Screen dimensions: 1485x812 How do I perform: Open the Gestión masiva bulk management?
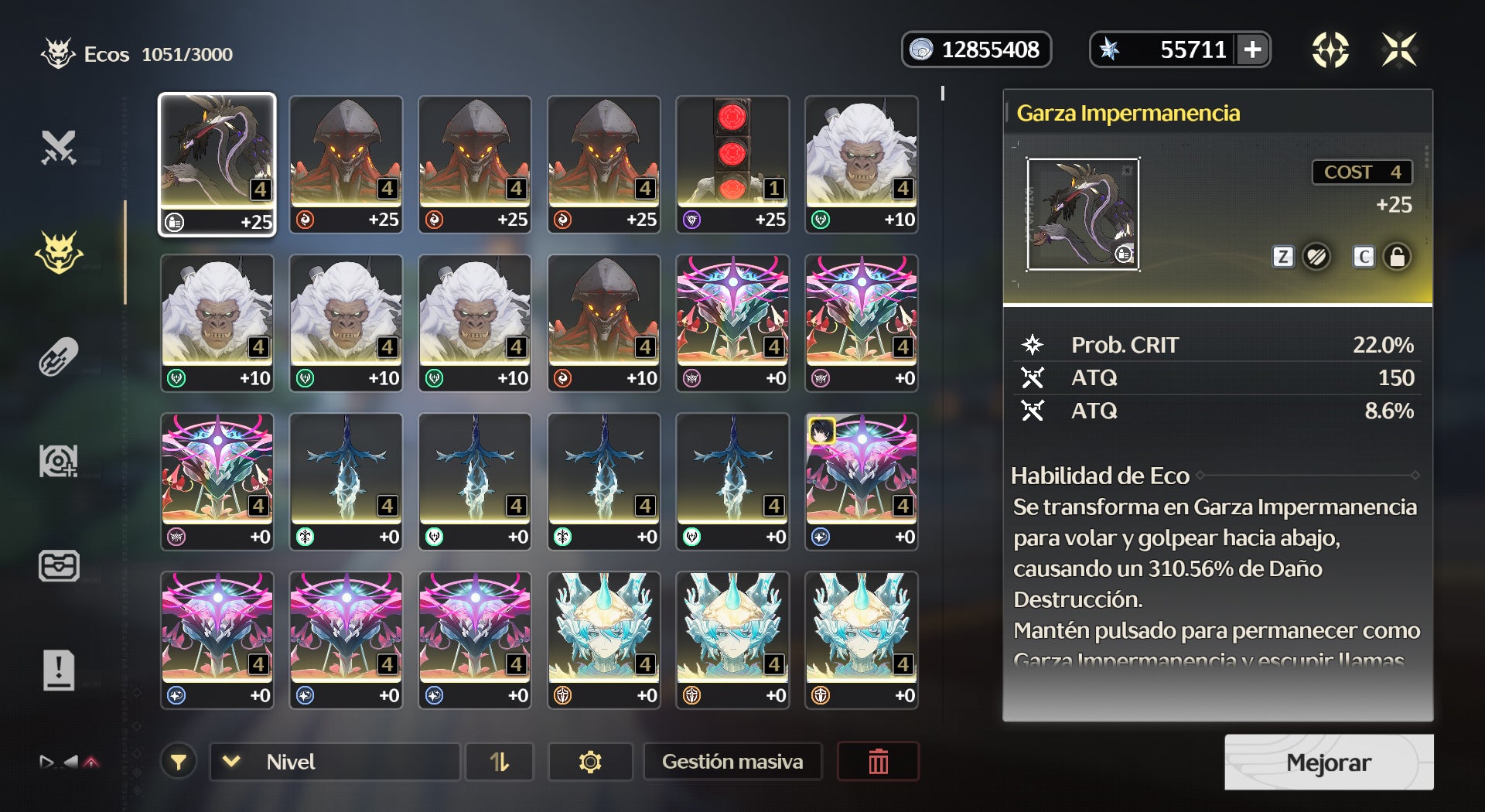tap(732, 762)
